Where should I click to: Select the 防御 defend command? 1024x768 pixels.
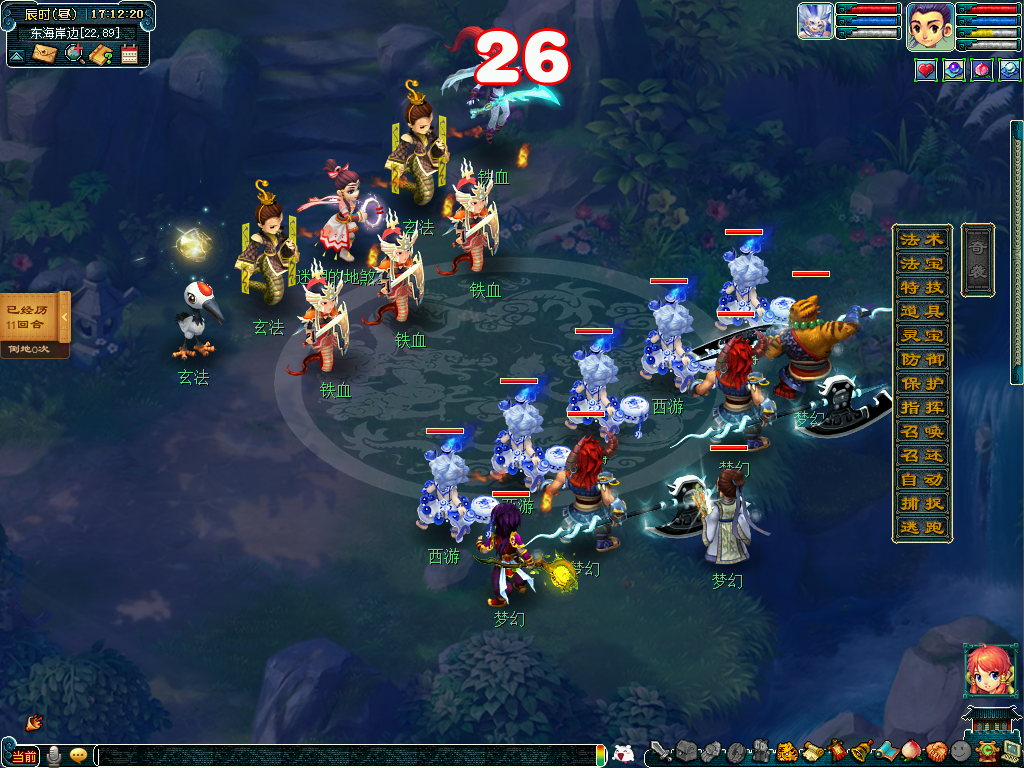[921, 360]
